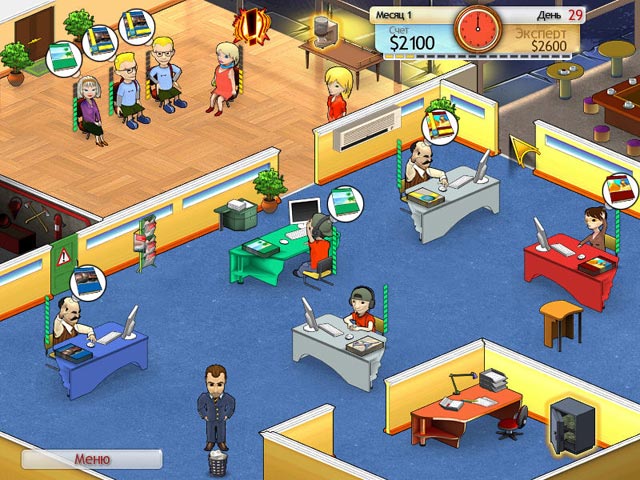This screenshot has width=640, height=480.
Task: Select the bubble above the red desk worker
Action: tap(618, 191)
